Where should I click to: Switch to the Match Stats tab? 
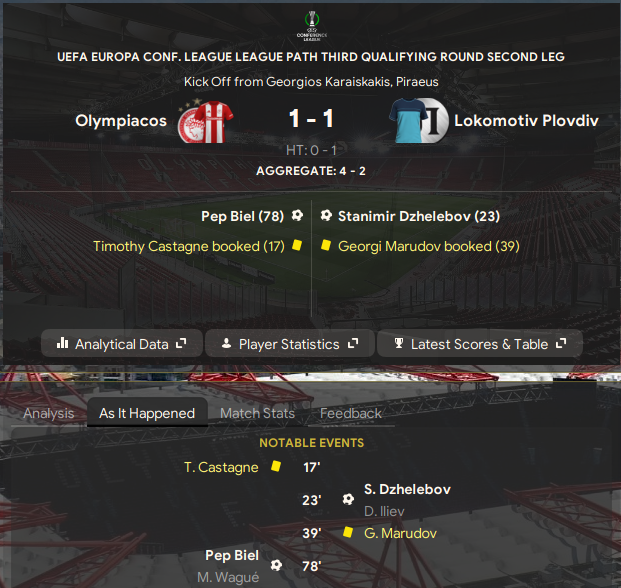tap(257, 413)
